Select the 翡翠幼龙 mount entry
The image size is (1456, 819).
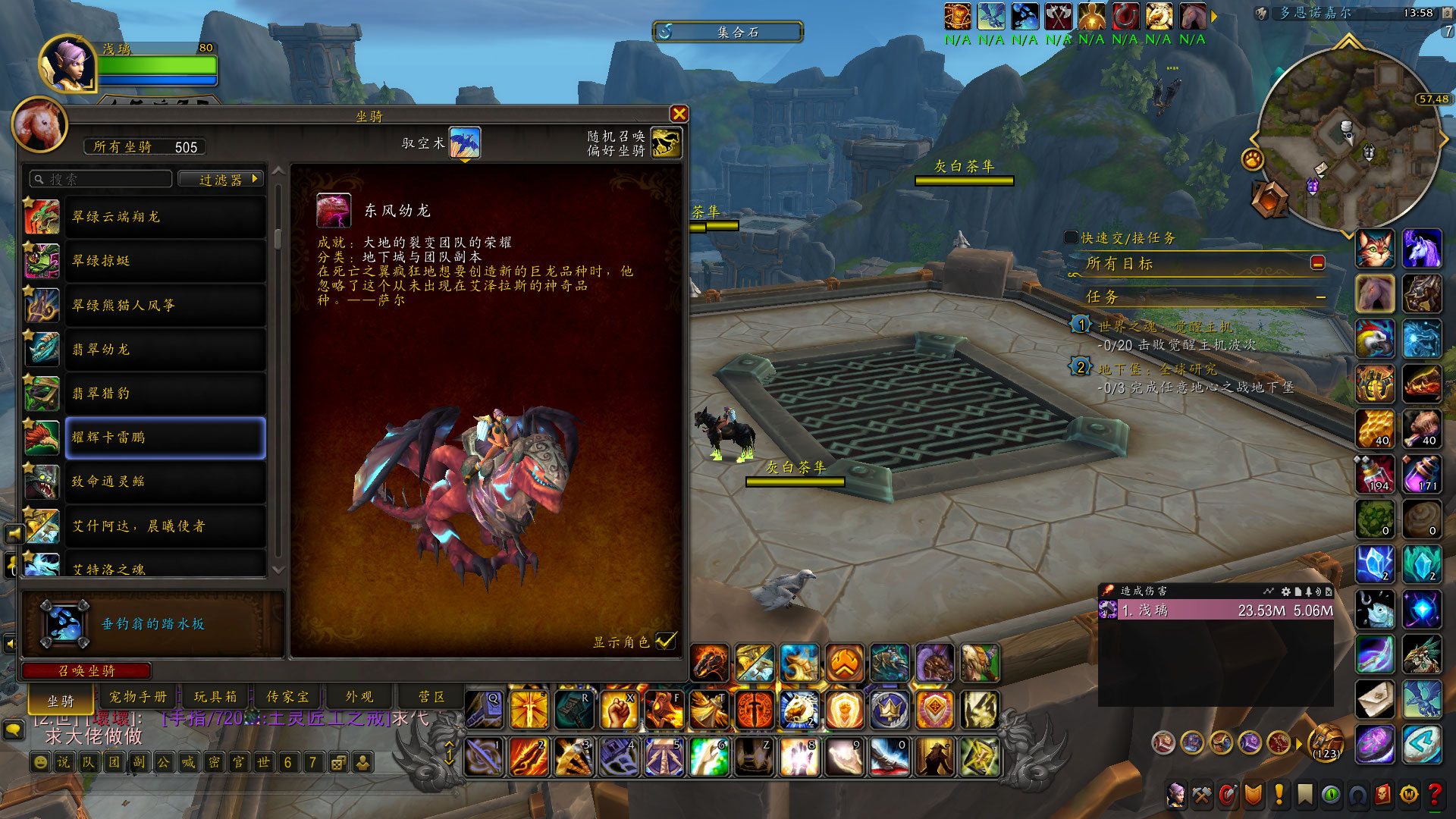pyautogui.click(x=165, y=350)
